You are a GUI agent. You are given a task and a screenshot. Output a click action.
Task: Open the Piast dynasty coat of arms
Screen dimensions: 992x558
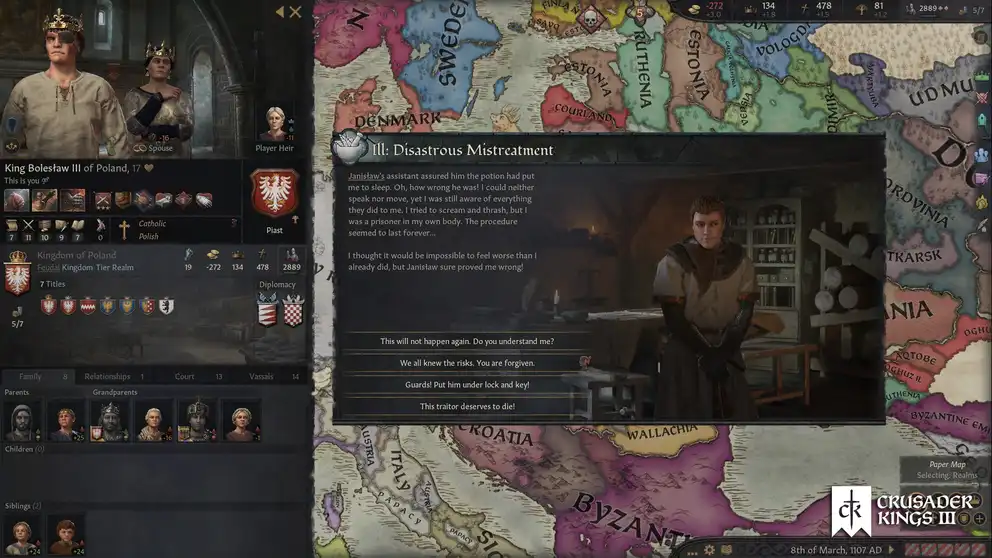pos(273,193)
